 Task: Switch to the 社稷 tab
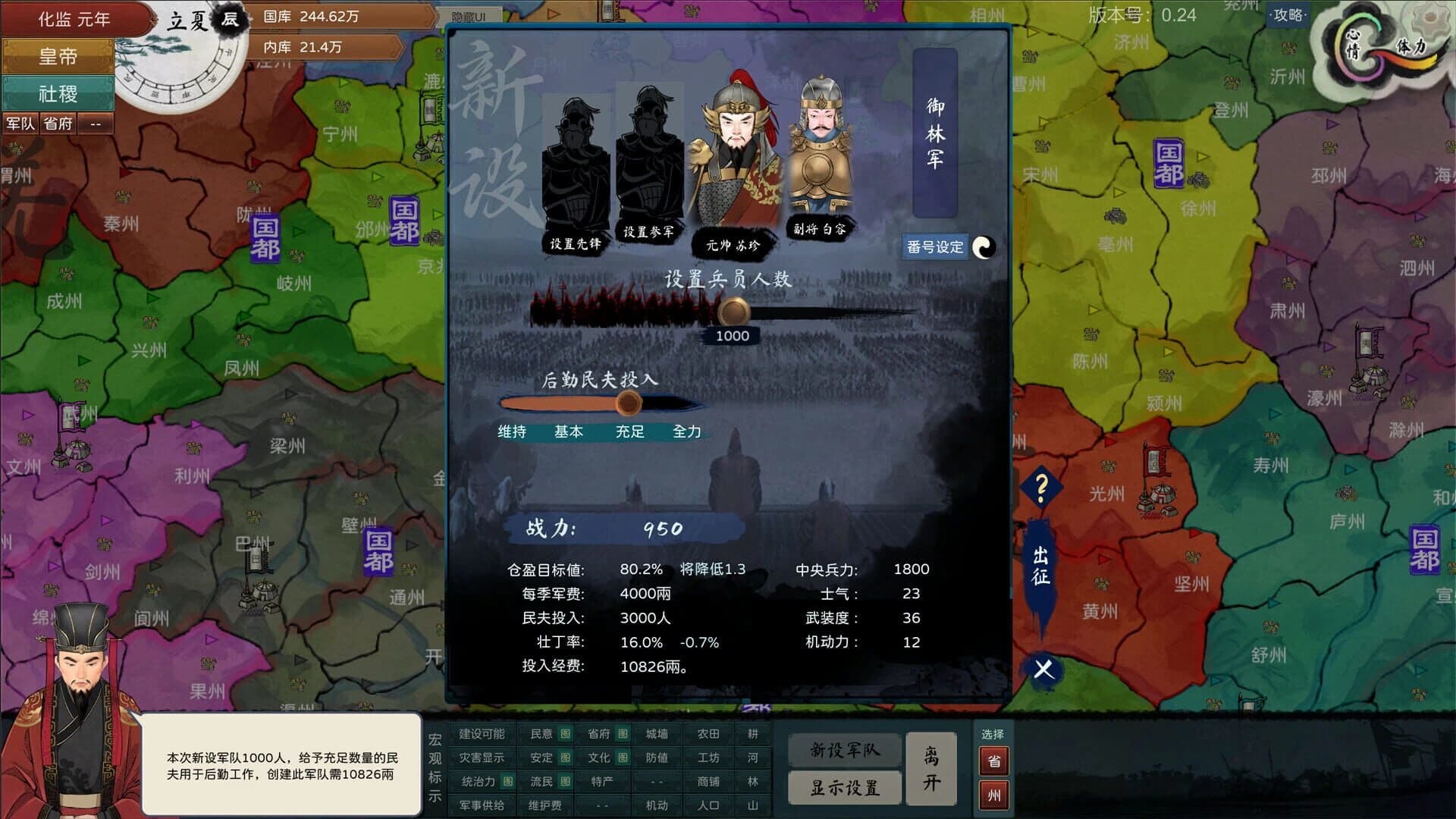click(57, 93)
